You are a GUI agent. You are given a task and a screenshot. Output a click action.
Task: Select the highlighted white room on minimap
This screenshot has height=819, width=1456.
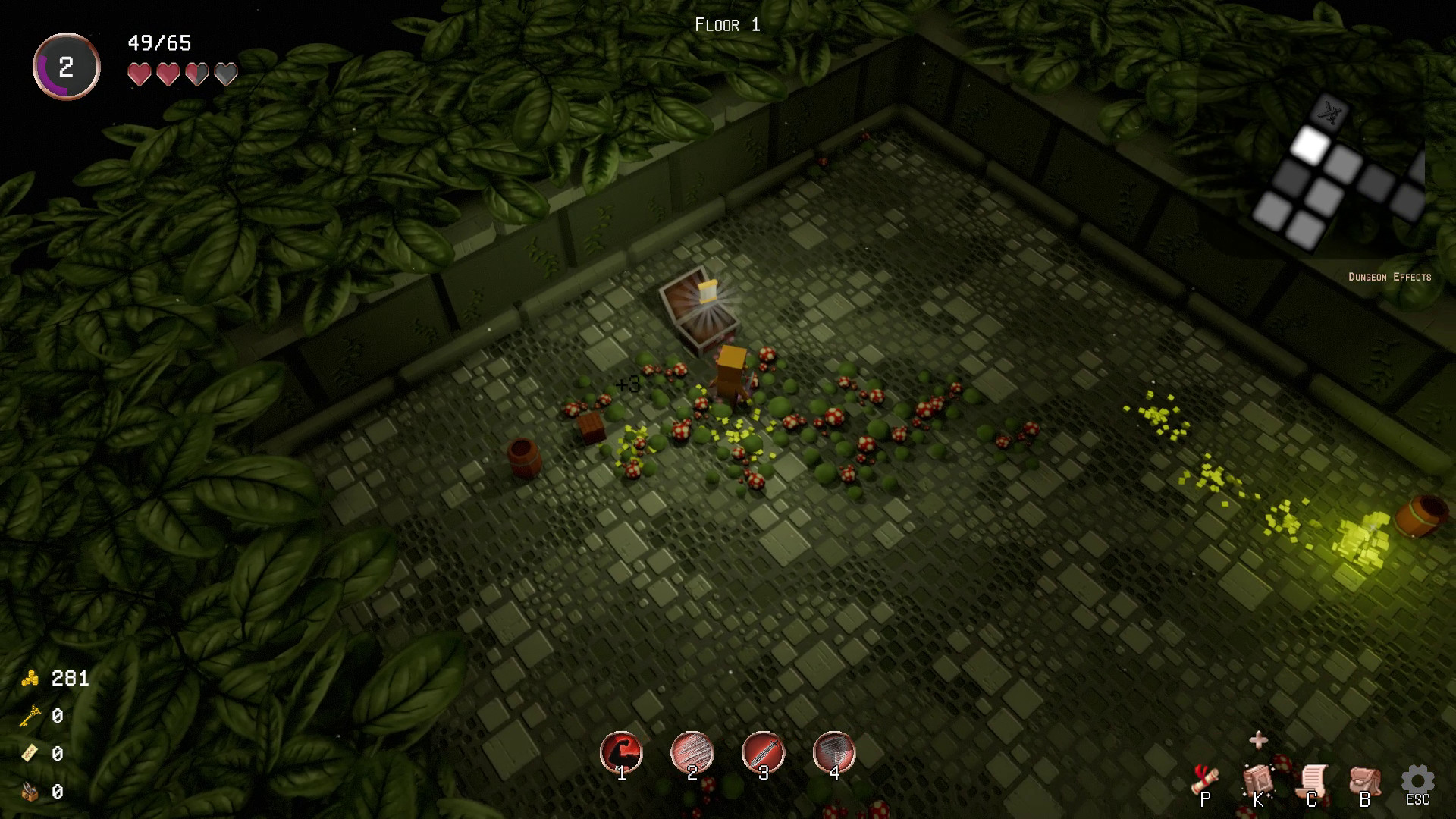(x=1308, y=145)
